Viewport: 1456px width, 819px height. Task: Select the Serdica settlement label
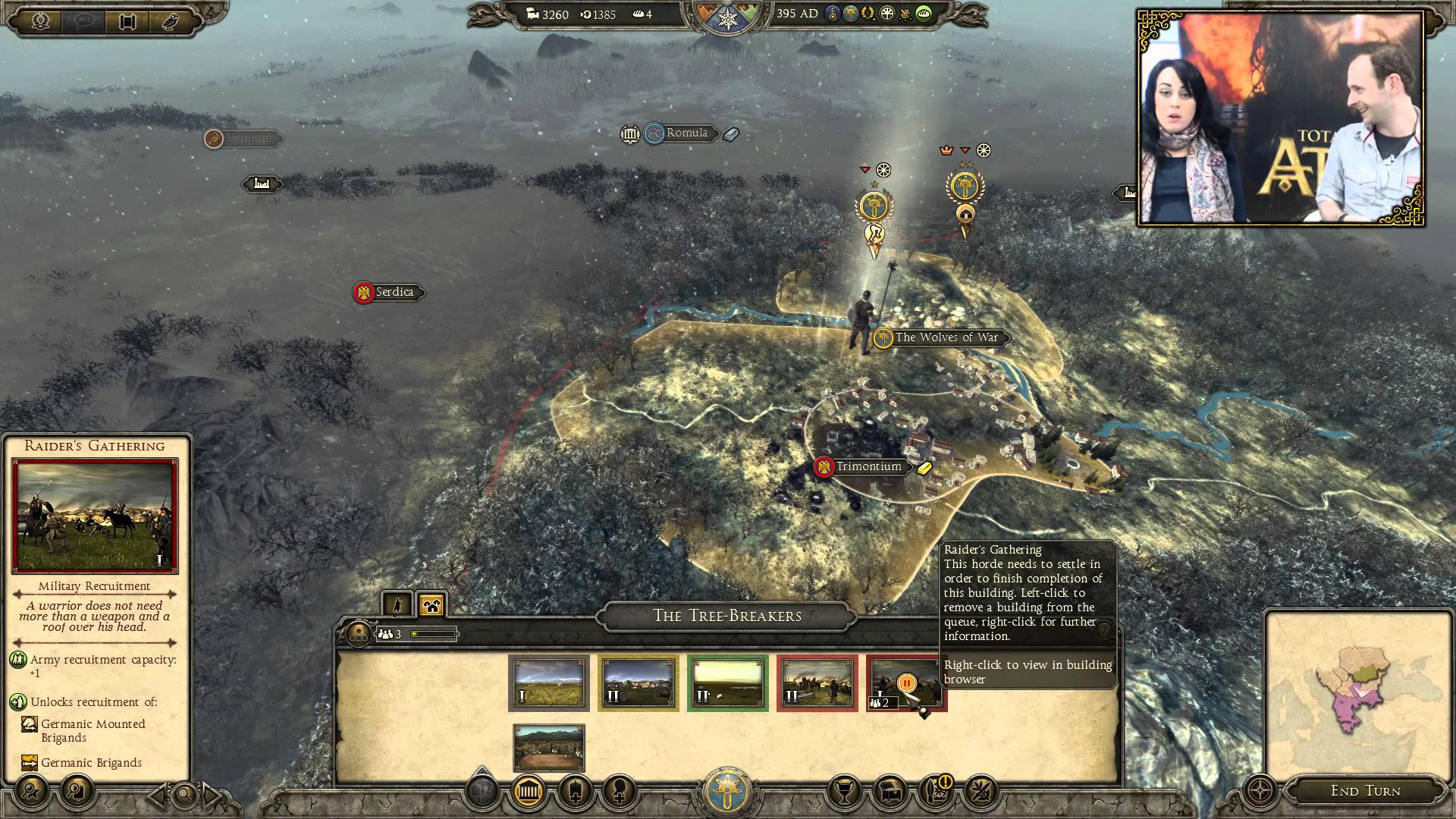pyautogui.click(x=394, y=292)
